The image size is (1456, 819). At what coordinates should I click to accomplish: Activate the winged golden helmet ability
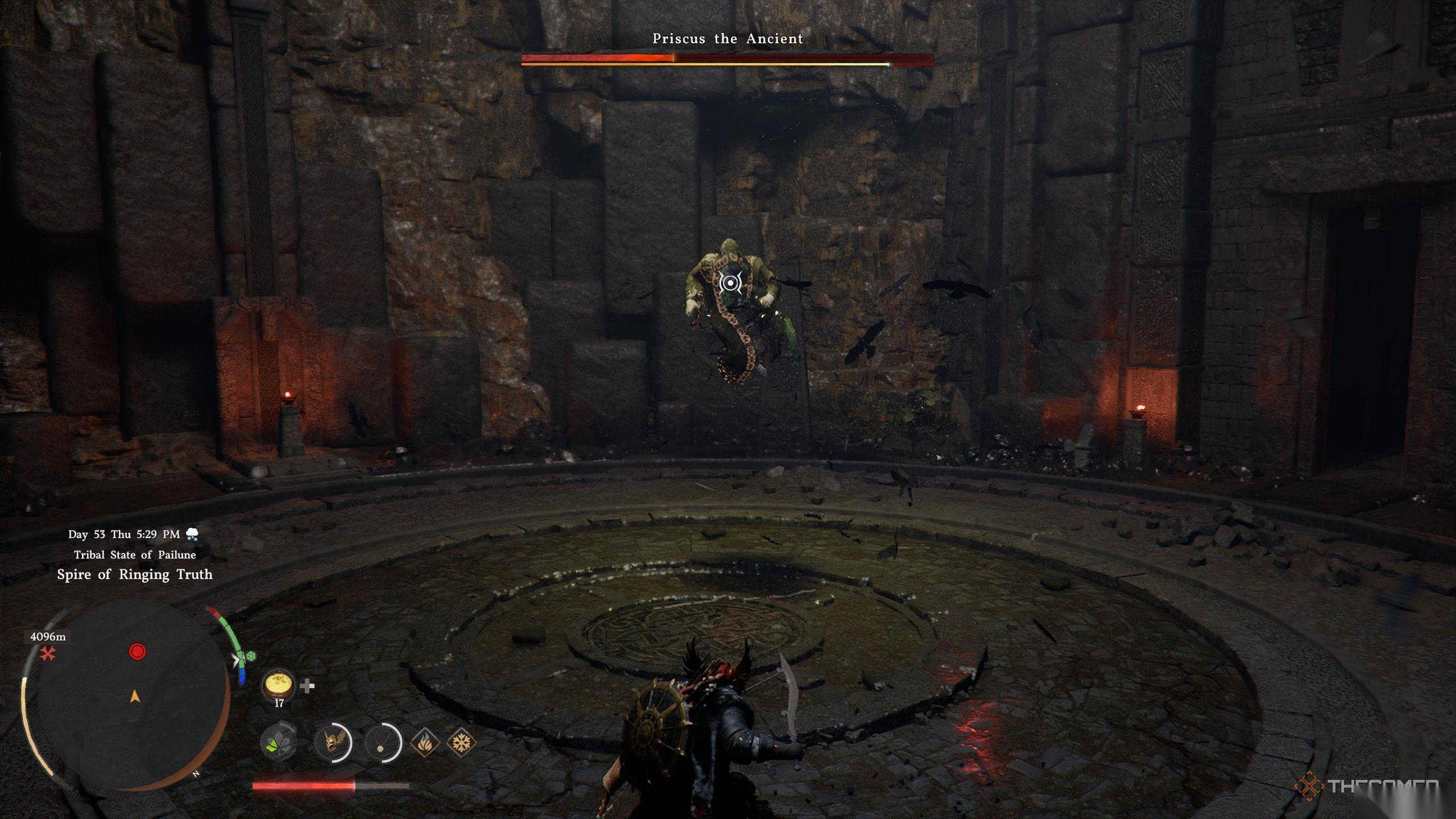point(333,742)
